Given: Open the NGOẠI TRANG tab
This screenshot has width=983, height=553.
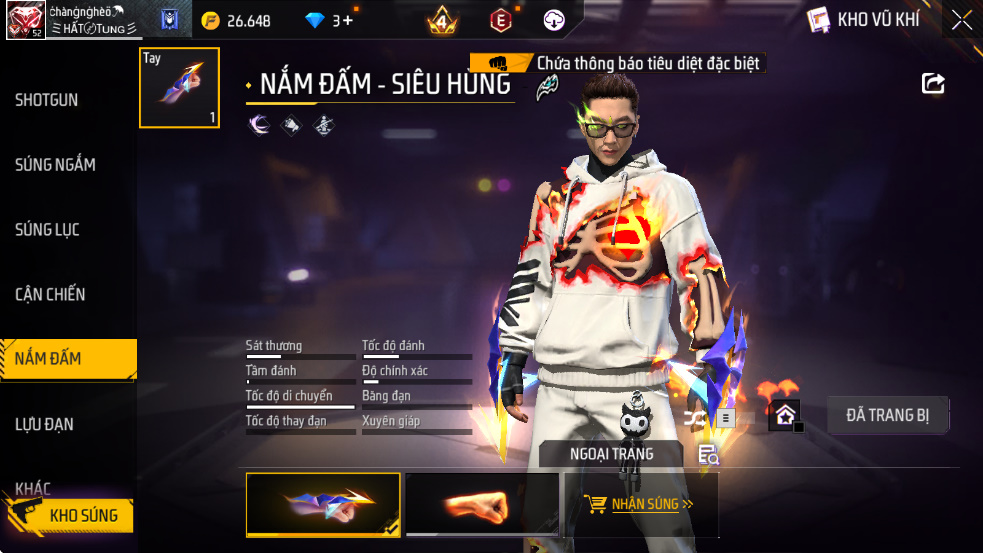Looking at the screenshot, I should pos(611,454).
